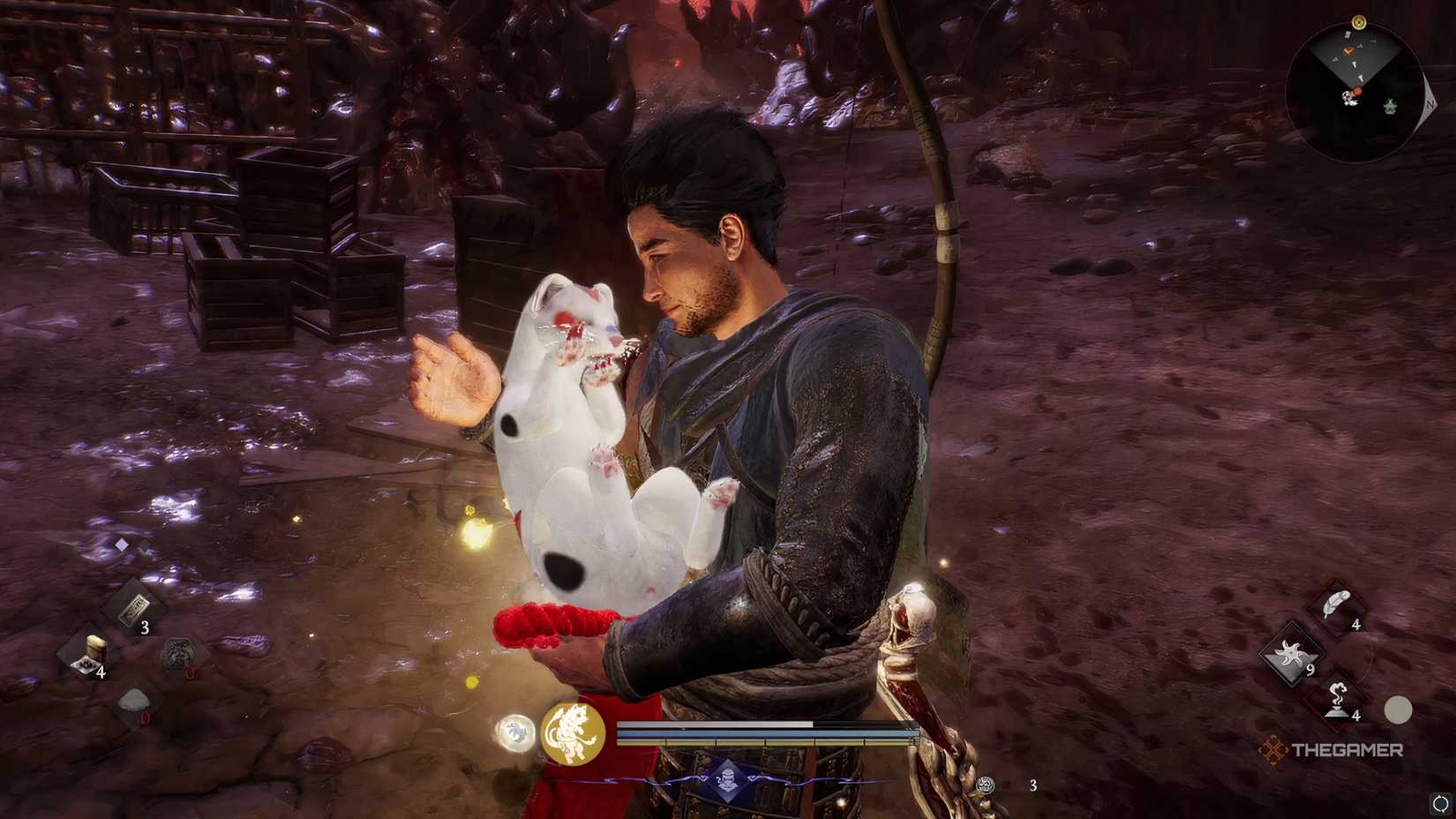
Task: Toggle the green marker on the minimap
Action: click(1390, 108)
